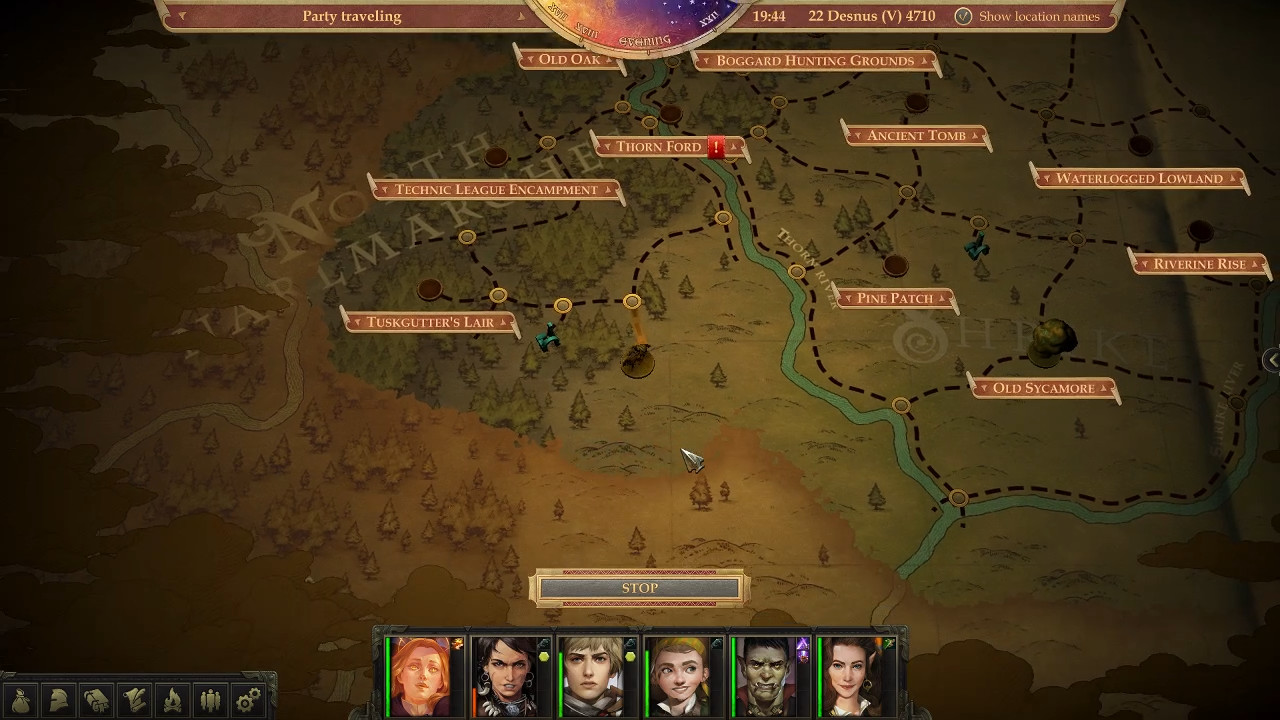Image resolution: width=1280 pixels, height=720 pixels.
Task: Select the half-orc companion portrait
Action: [766, 676]
